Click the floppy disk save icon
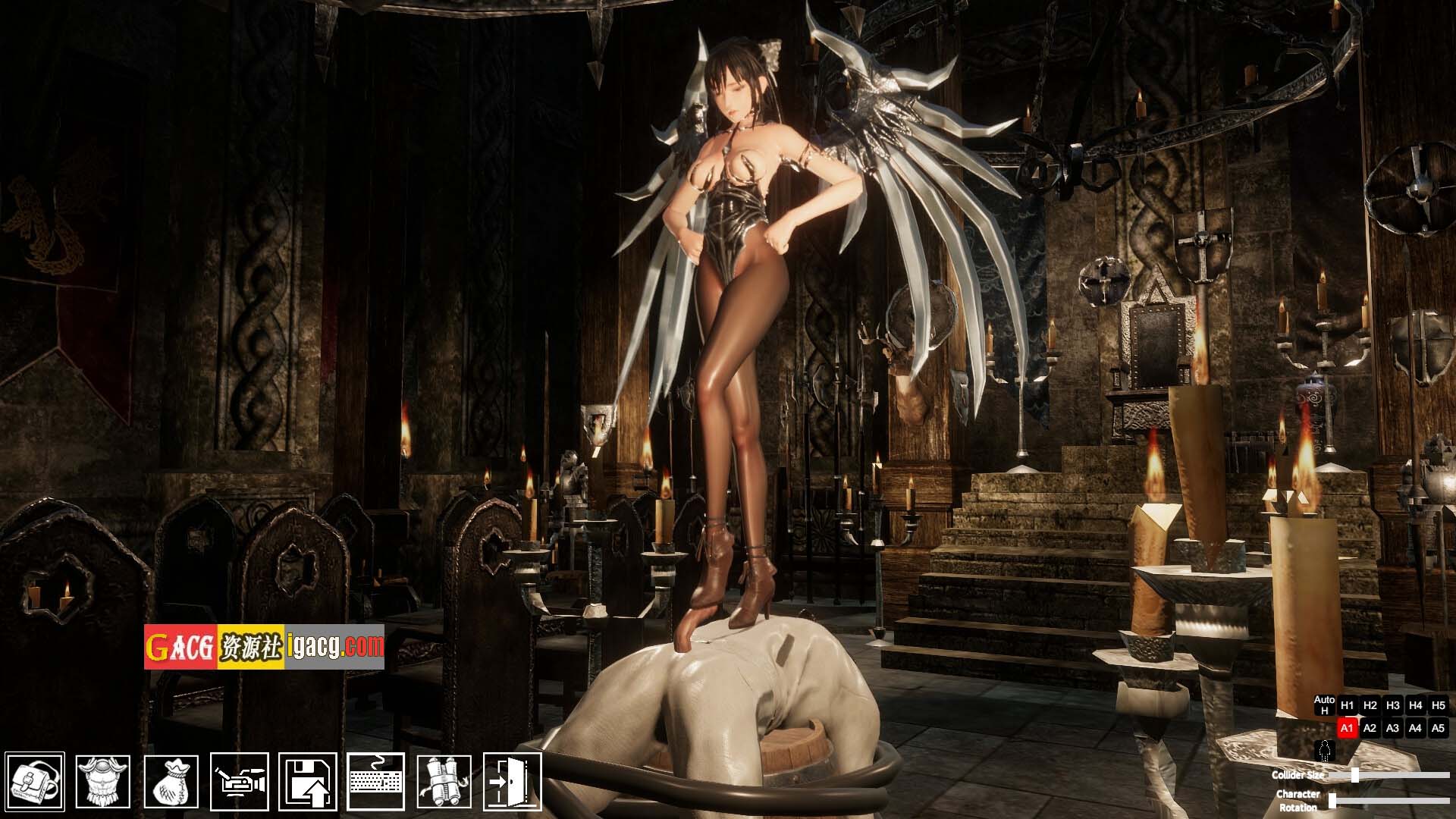 point(308,781)
